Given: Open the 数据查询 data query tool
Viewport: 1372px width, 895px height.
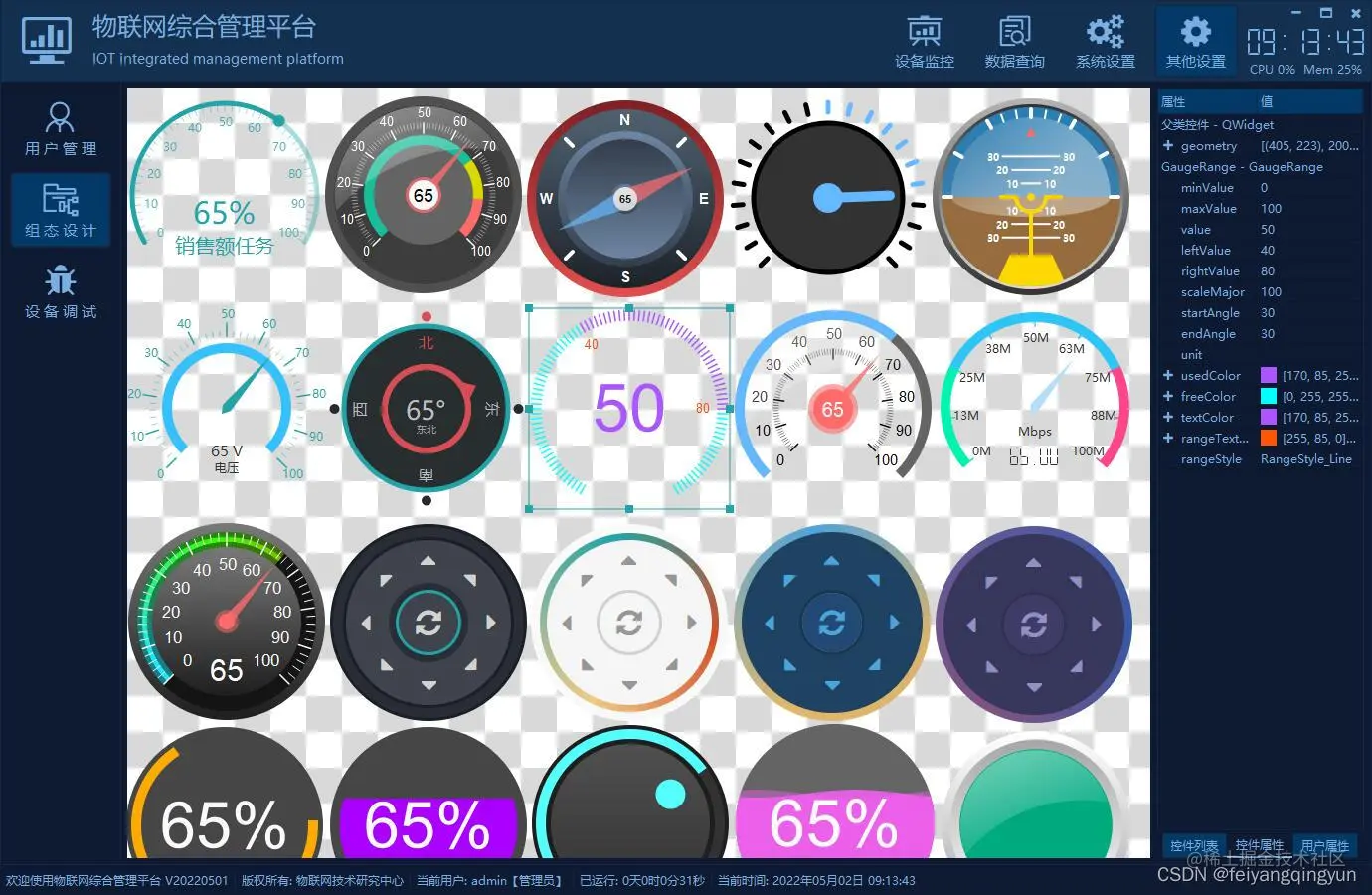Looking at the screenshot, I should pyautogui.click(x=1014, y=40).
